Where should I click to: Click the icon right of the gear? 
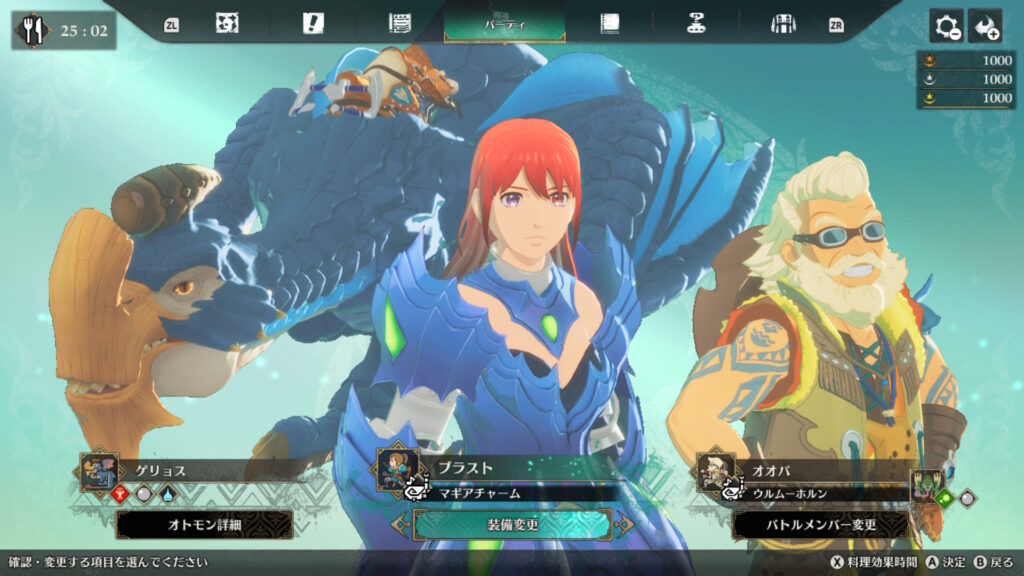(x=985, y=26)
